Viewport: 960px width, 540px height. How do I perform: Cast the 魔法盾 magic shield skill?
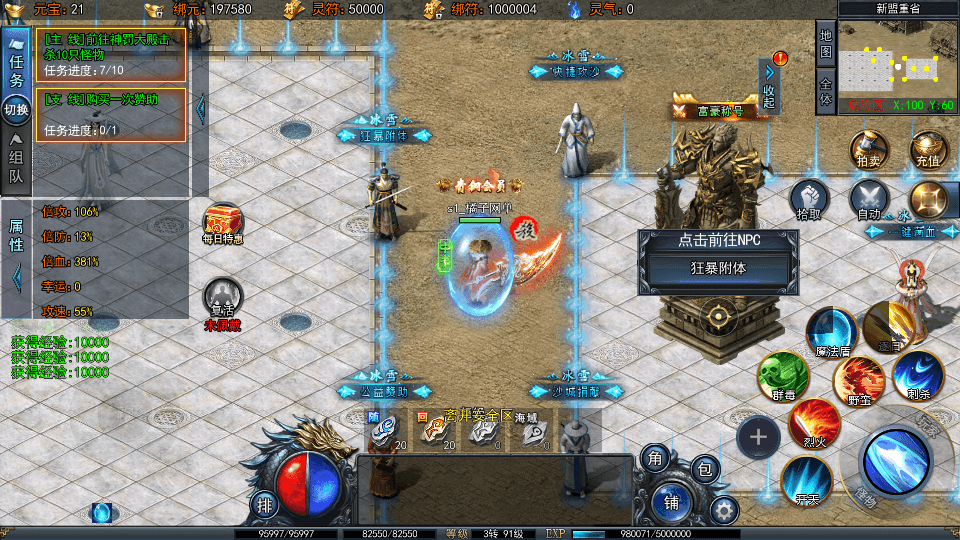(831, 331)
